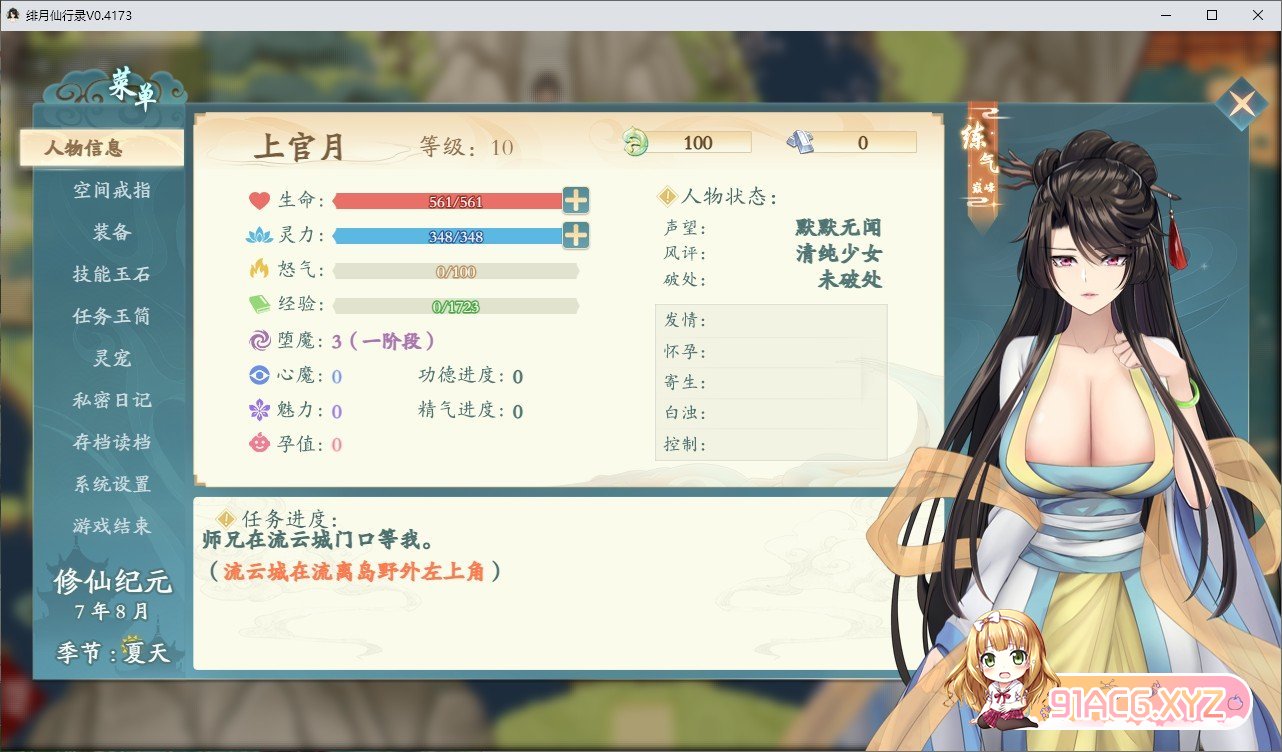Image resolution: width=1282 pixels, height=752 pixels.
Task: Select 装备 from the sidebar menu
Action: 110,232
